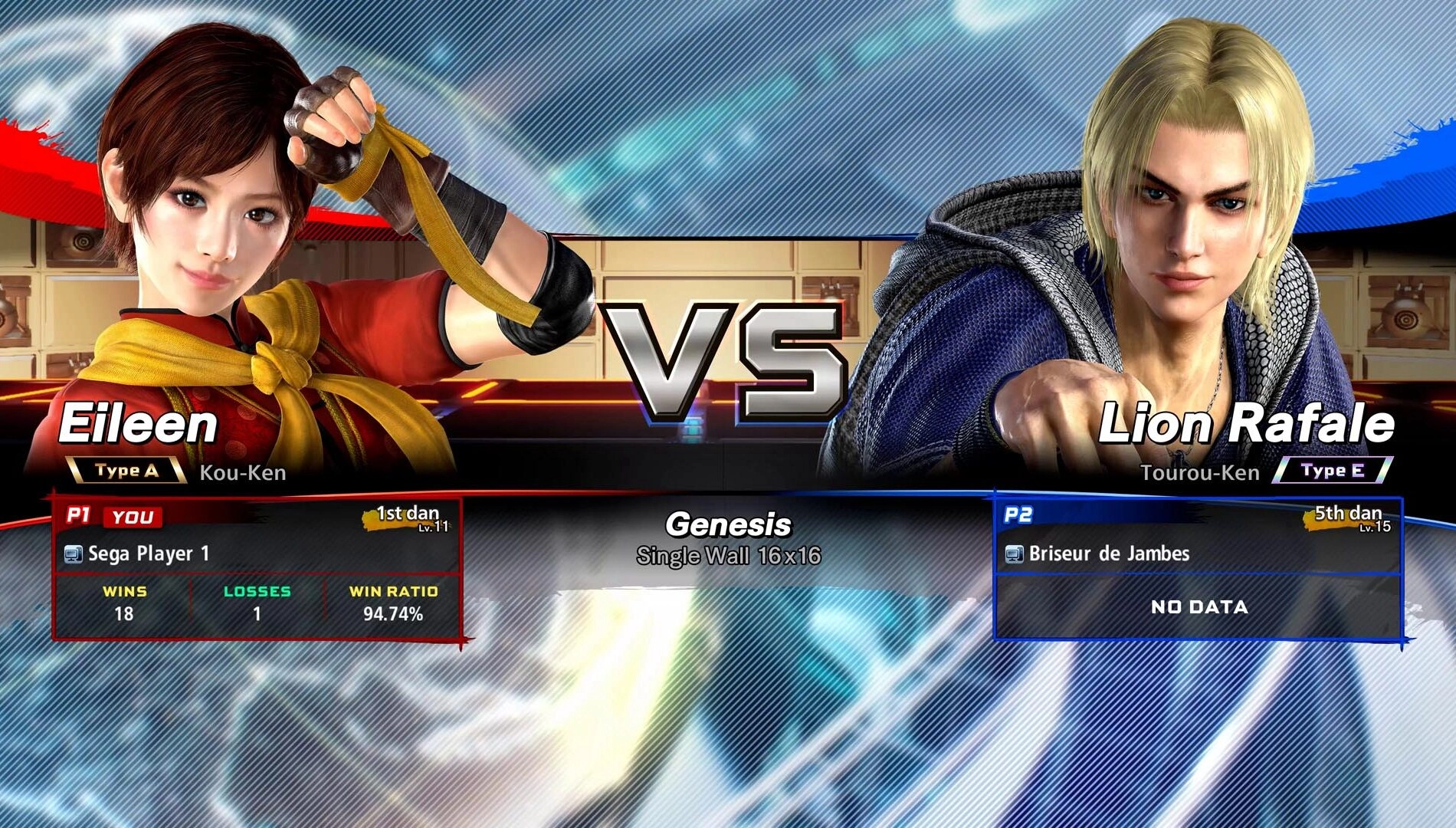The width and height of the screenshot is (1456, 828).
Task: Click the Genesis stage name
Action: pyautogui.click(x=726, y=526)
